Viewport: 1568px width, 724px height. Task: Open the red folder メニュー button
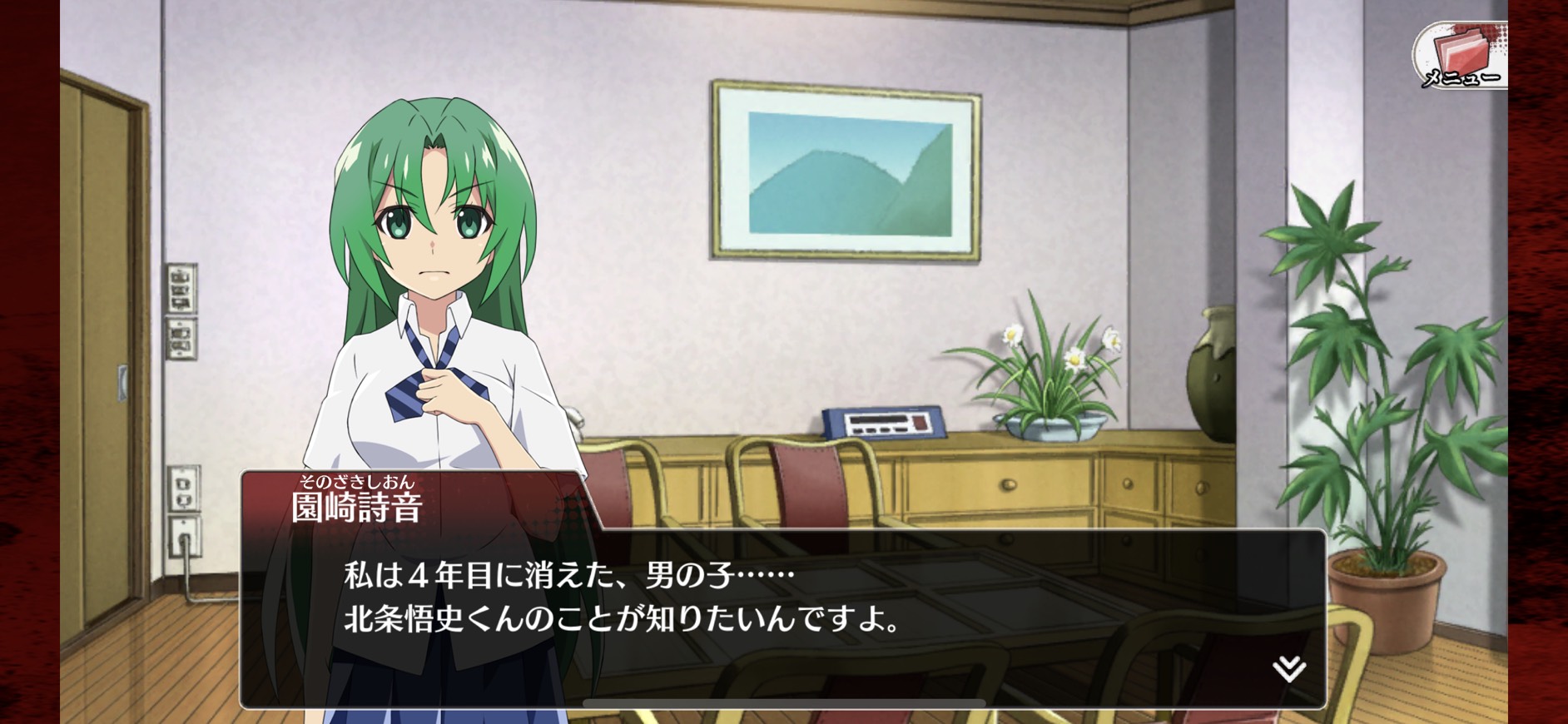[1461, 55]
